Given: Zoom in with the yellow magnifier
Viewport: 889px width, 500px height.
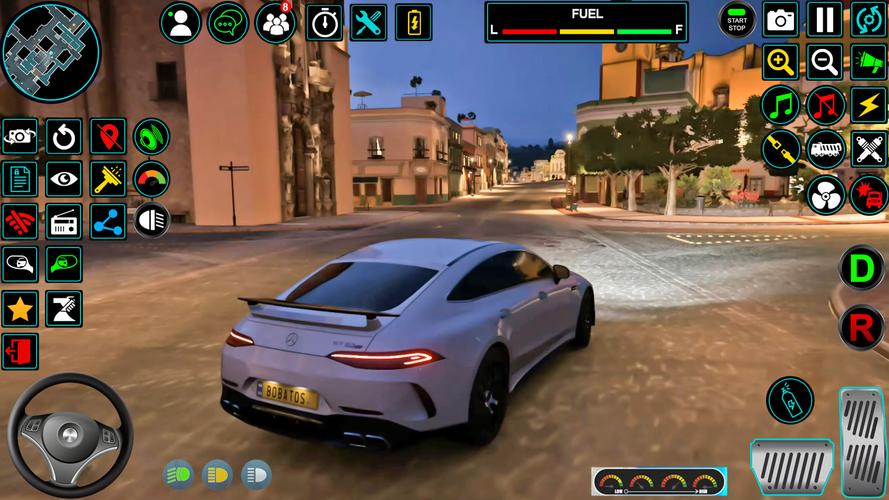Looking at the screenshot, I should point(781,62).
